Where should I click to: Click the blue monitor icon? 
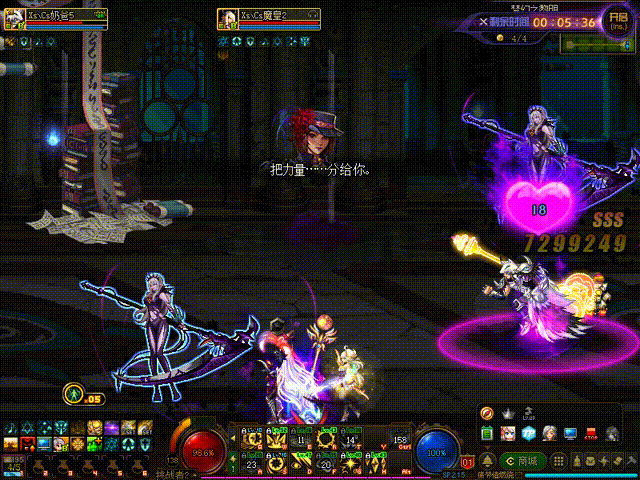click(x=570, y=433)
